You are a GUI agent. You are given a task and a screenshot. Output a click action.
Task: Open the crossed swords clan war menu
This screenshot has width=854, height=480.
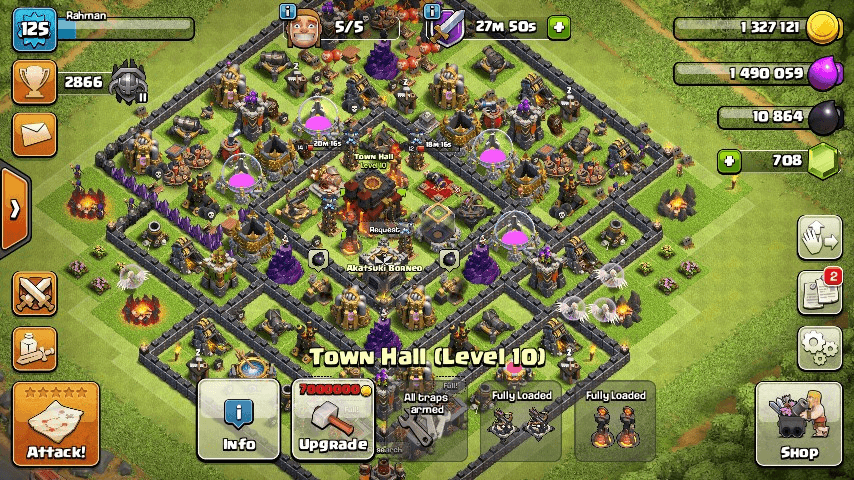33,294
